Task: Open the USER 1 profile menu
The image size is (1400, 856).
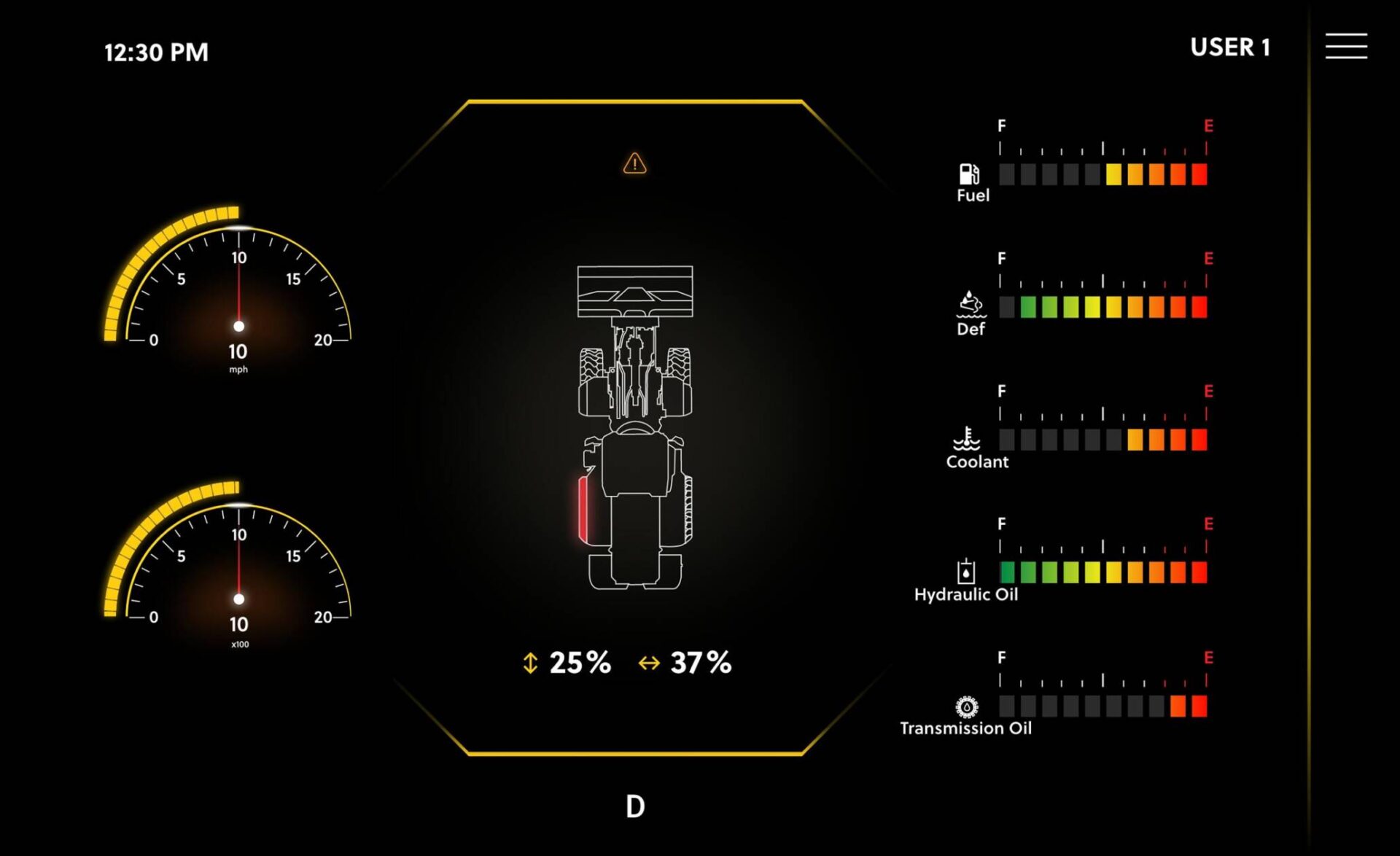Action: click(1231, 47)
